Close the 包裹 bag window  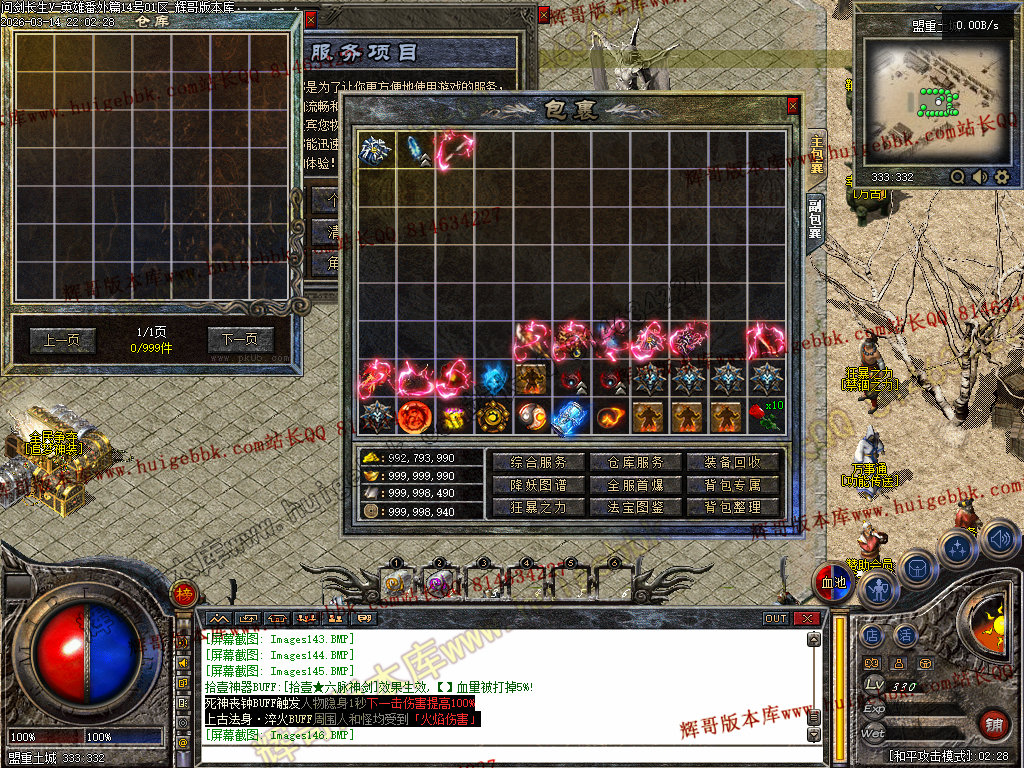coord(793,105)
